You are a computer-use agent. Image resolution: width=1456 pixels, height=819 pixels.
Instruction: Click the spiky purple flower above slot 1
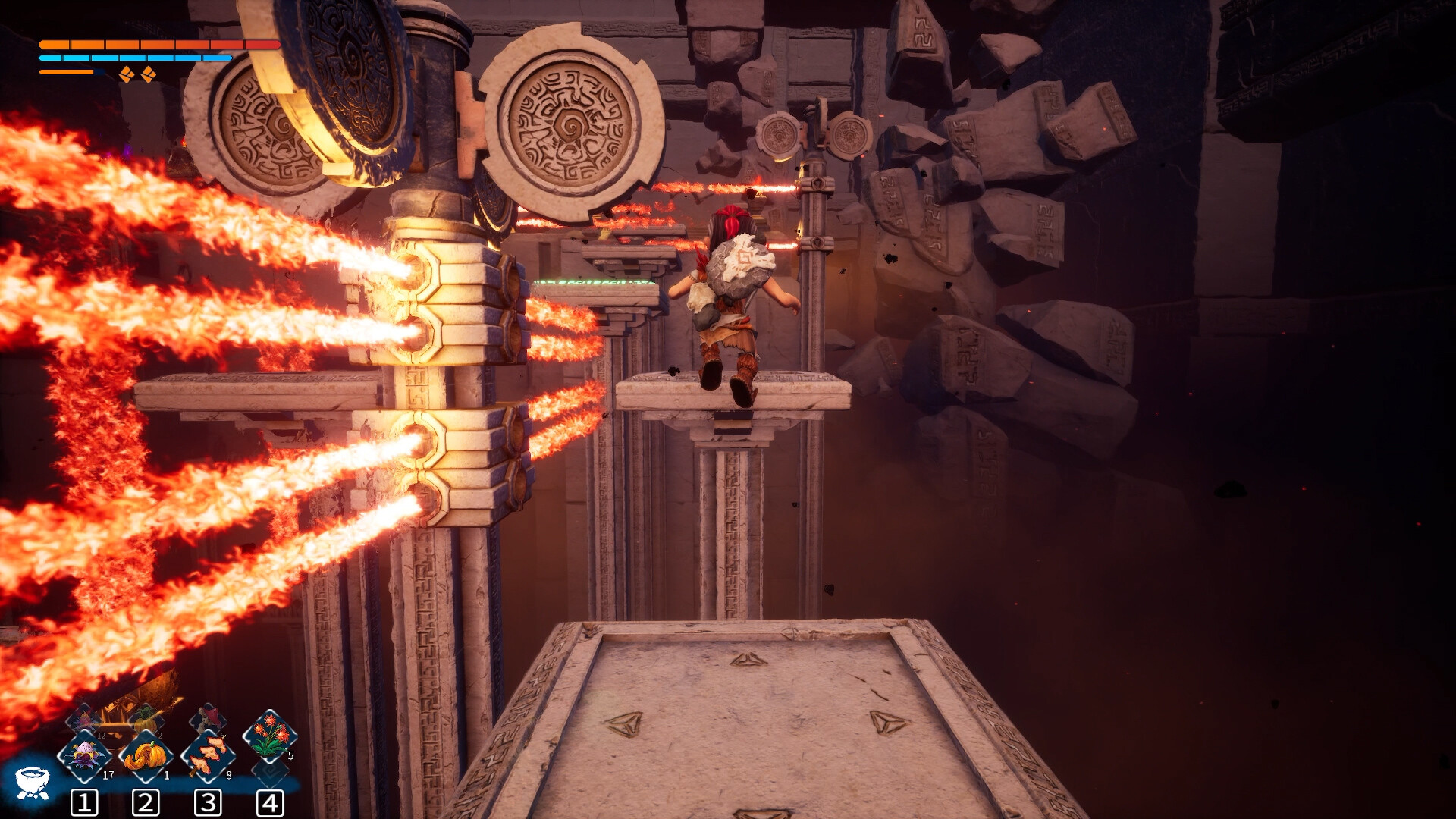coord(83,719)
